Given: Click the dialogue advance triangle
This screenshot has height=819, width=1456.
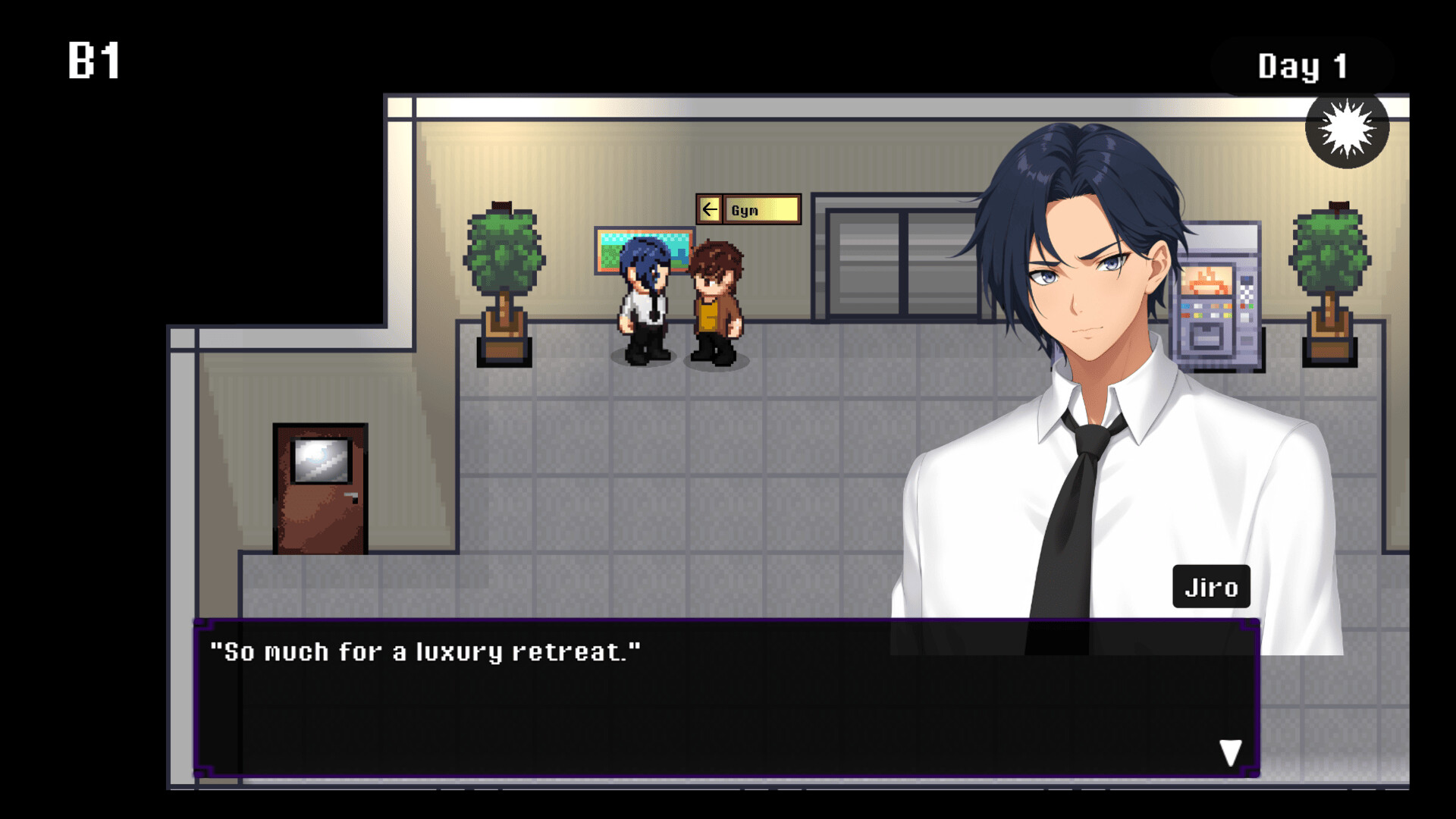Looking at the screenshot, I should point(1230,753).
